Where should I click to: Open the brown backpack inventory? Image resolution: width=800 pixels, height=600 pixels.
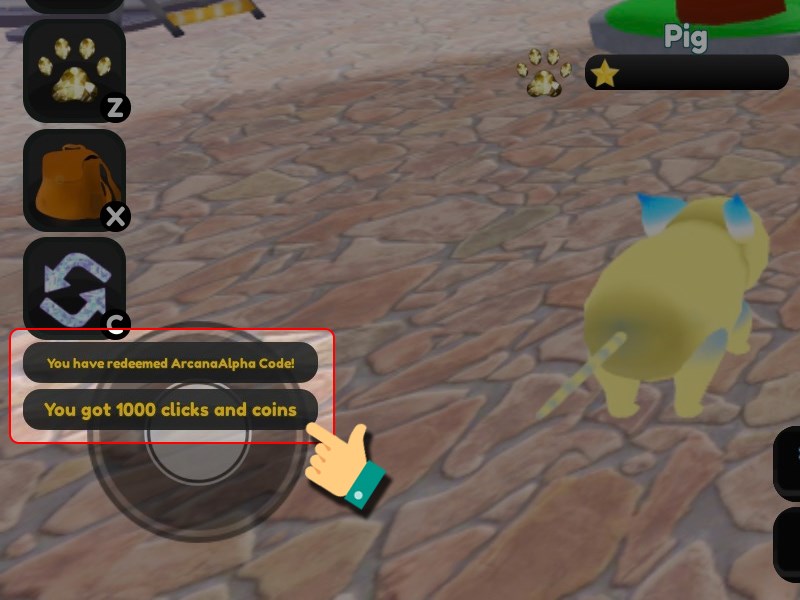click(74, 180)
